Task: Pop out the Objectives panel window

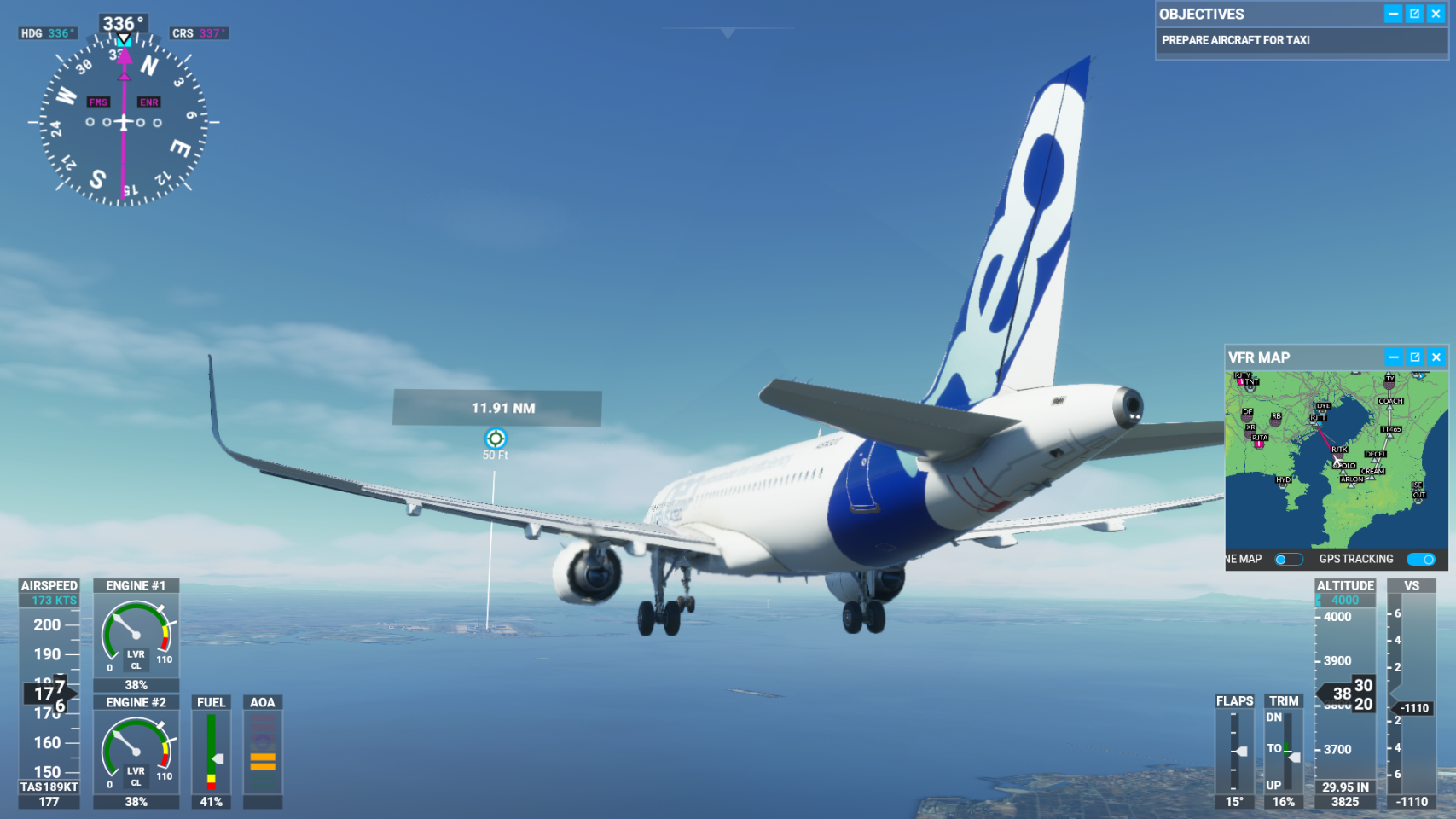Action: point(1414,14)
